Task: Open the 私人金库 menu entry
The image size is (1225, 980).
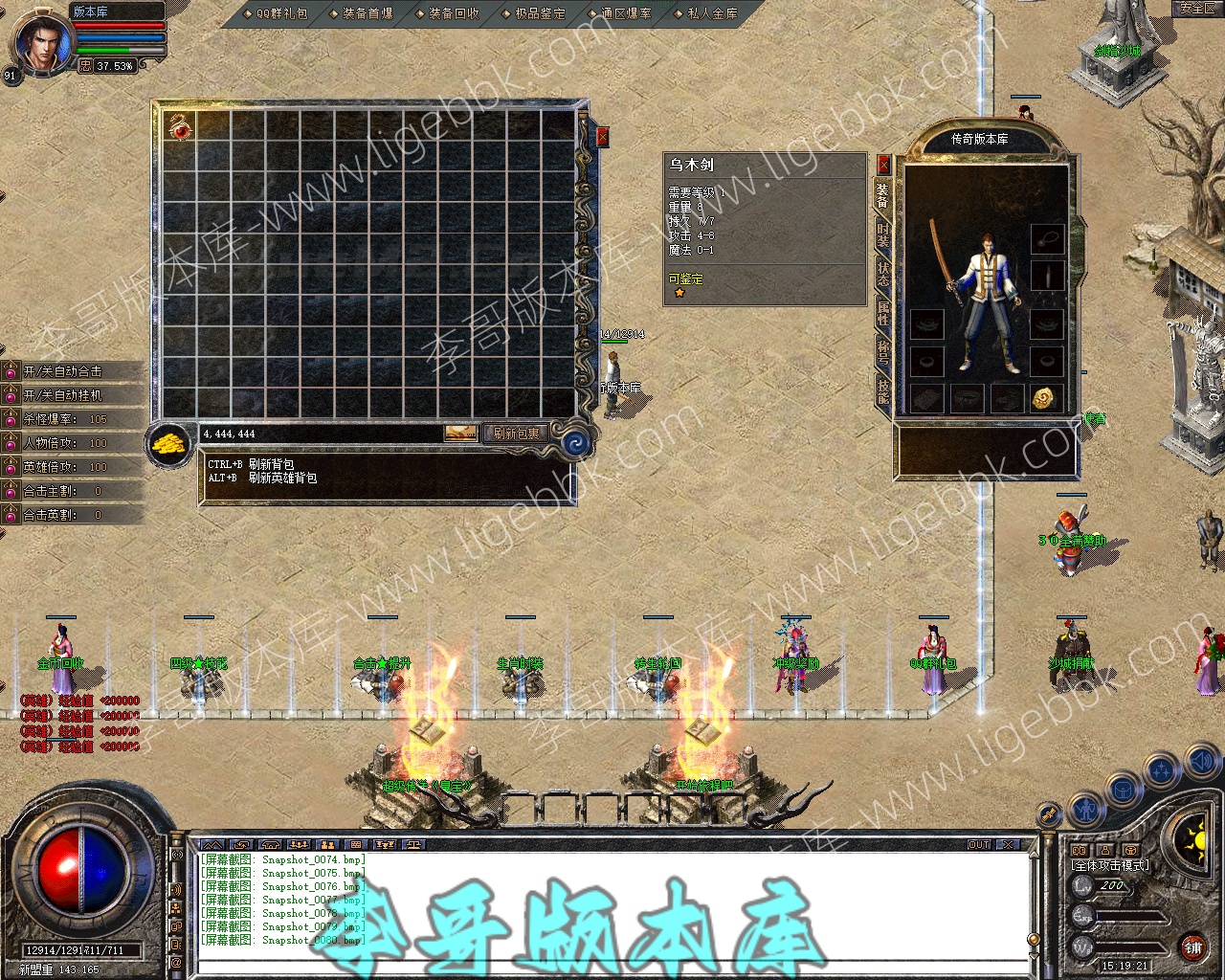Action: [706, 13]
